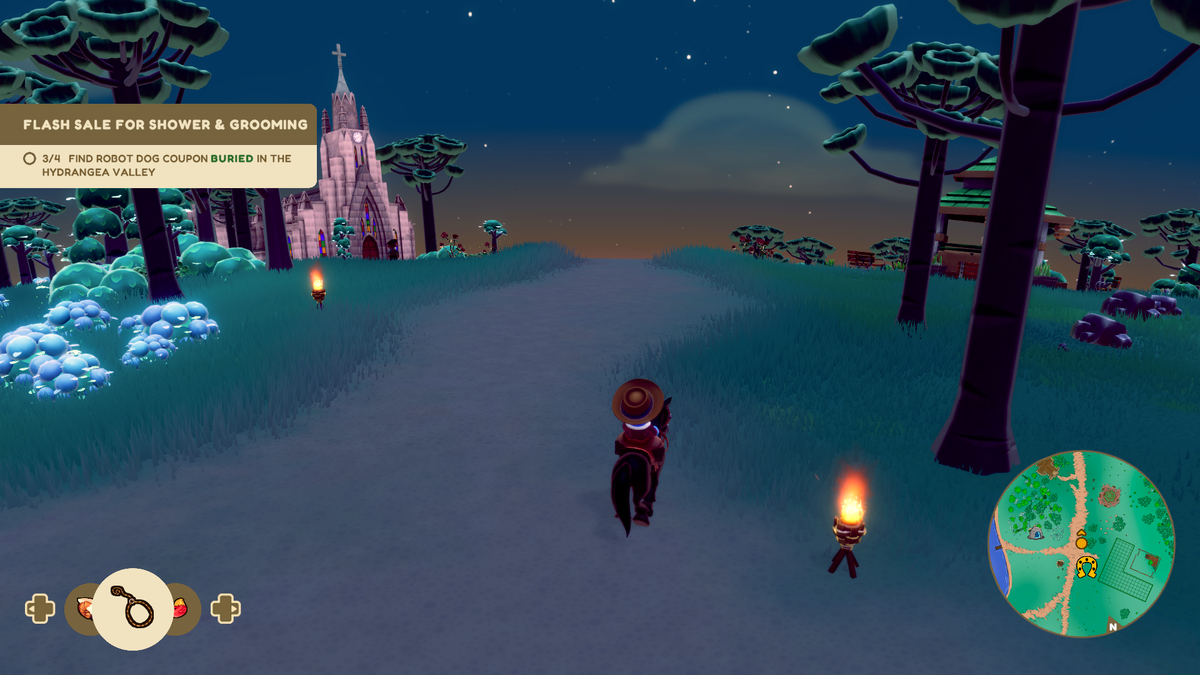Image resolution: width=1200 pixels, height=675 pixels.
Task: Select the lasso item in the hotbar
Action: 132,609
